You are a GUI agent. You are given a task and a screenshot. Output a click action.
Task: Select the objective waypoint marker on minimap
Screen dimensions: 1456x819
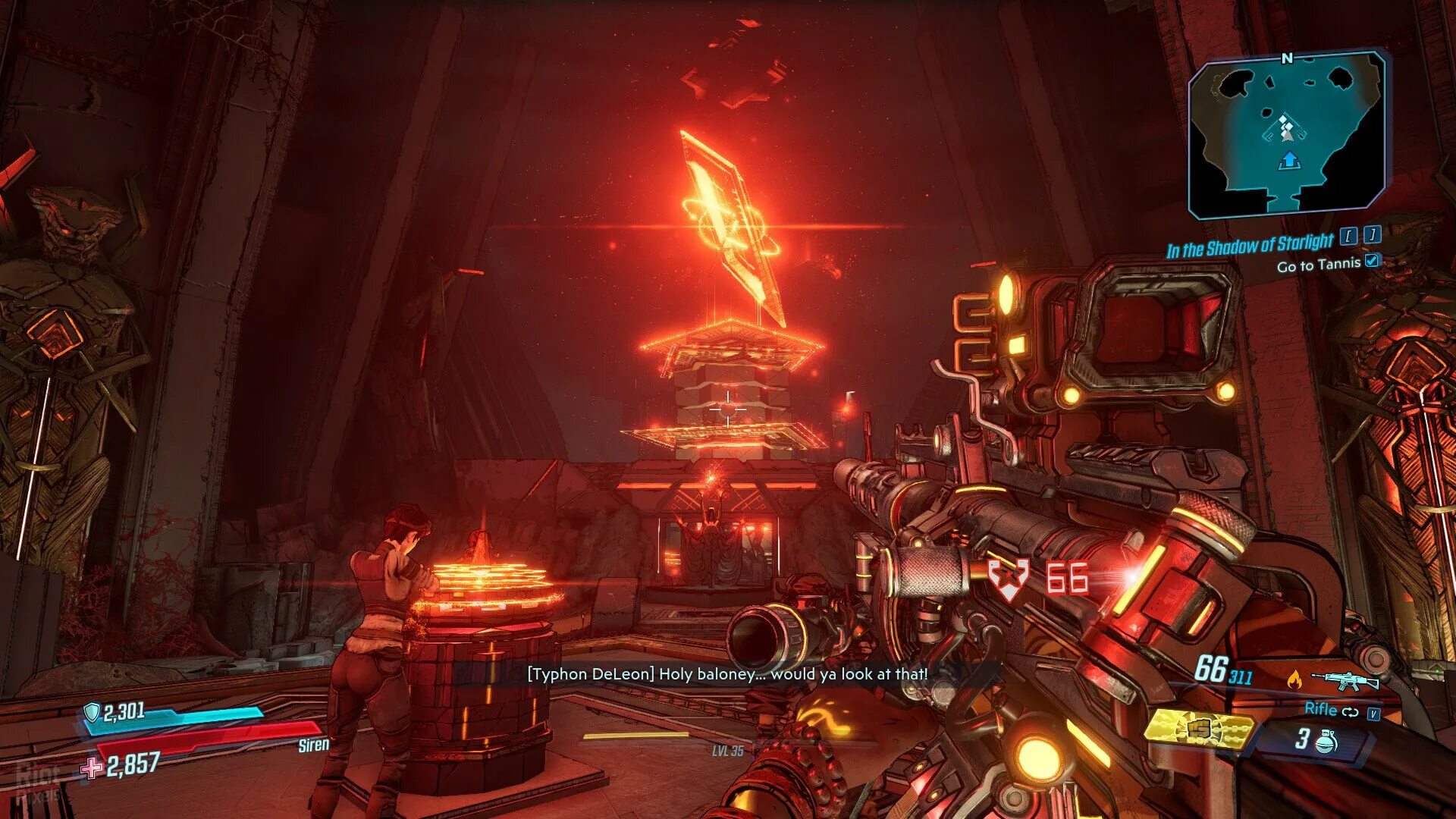click(1285, 128)
